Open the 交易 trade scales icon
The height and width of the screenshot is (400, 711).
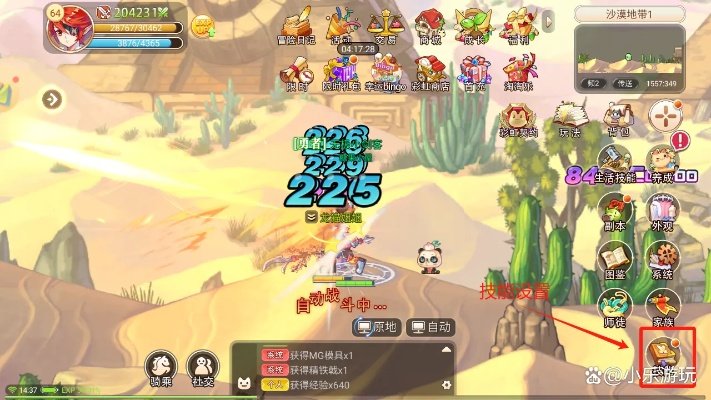(385, 24)
